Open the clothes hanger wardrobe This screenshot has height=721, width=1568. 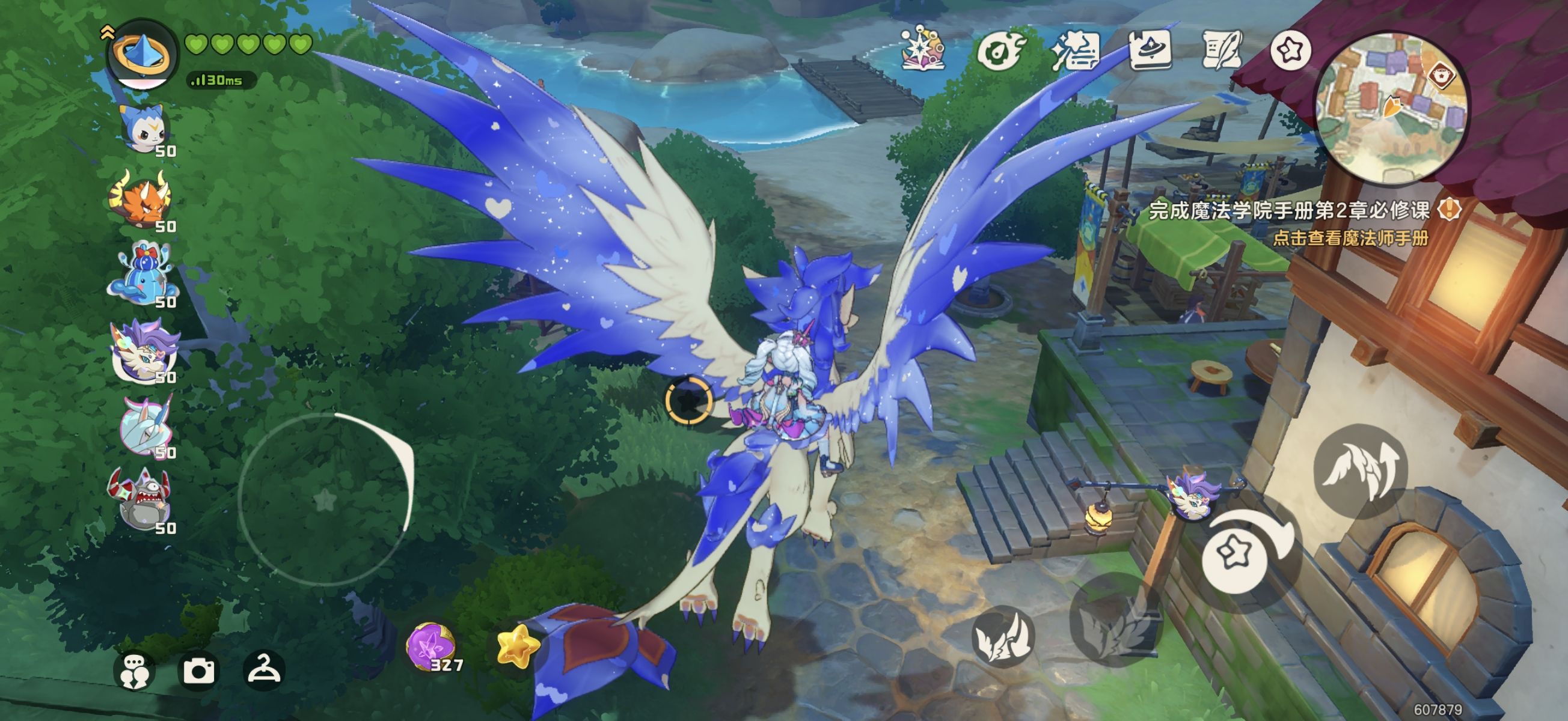click(x=263, y=669)
